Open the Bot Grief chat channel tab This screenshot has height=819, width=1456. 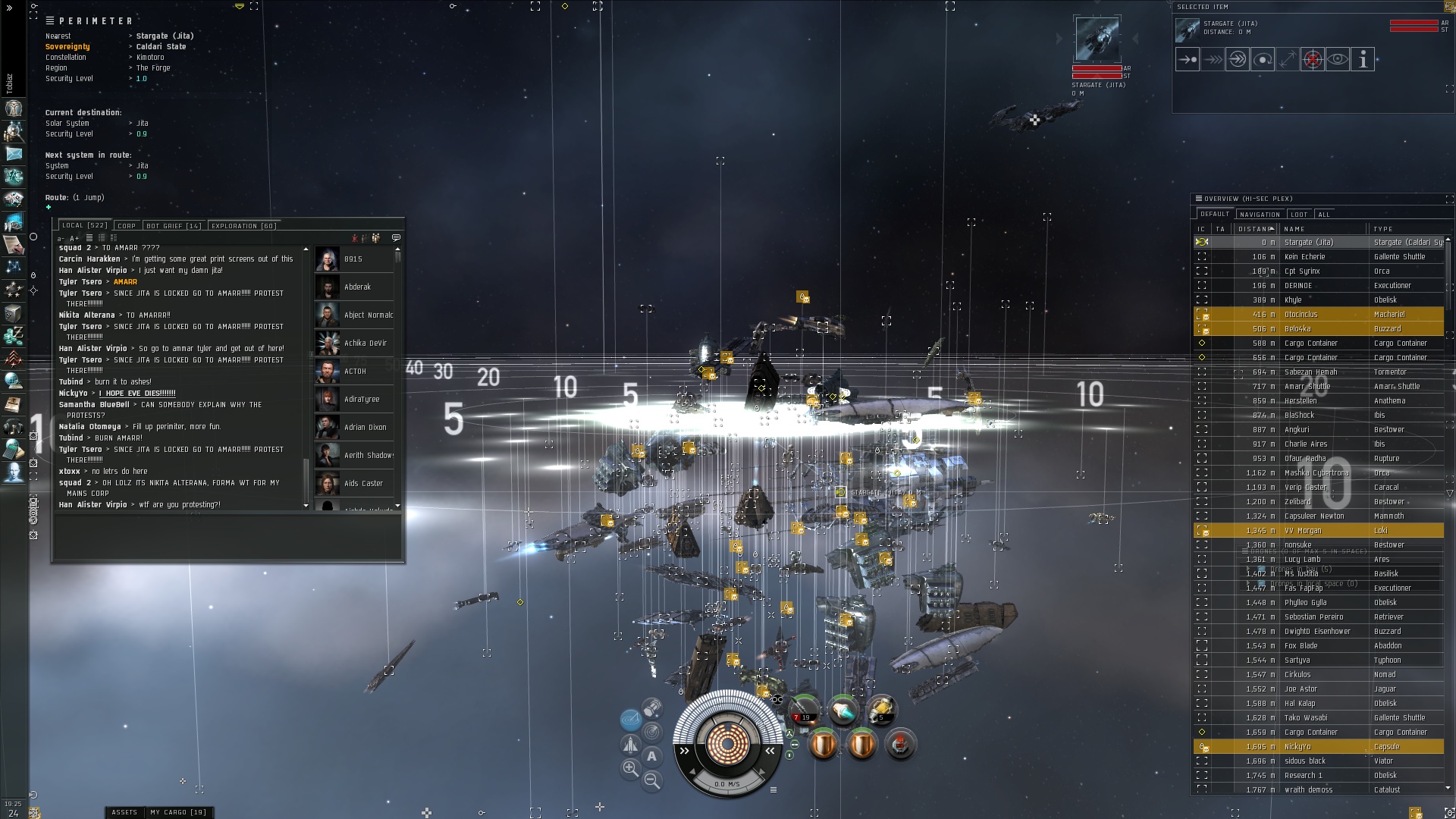pyautogui.click(x=173, y=226)
